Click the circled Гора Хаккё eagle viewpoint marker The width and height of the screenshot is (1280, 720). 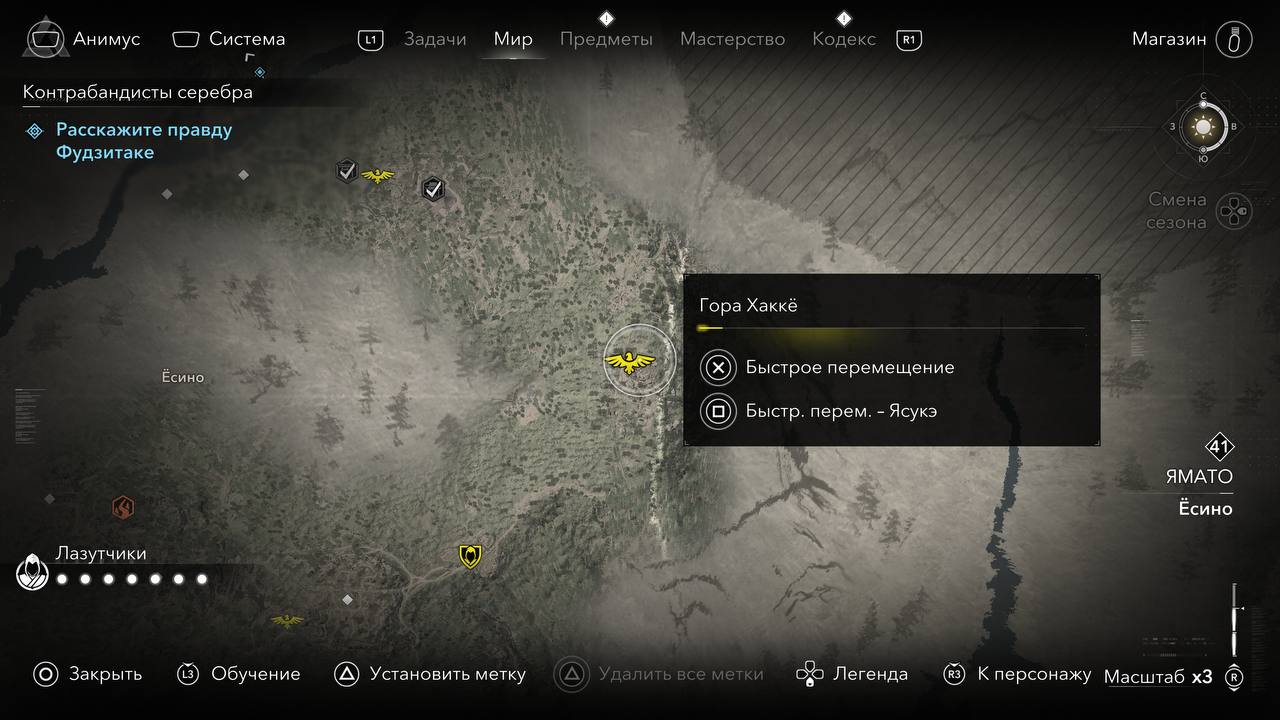coord(630,361)
